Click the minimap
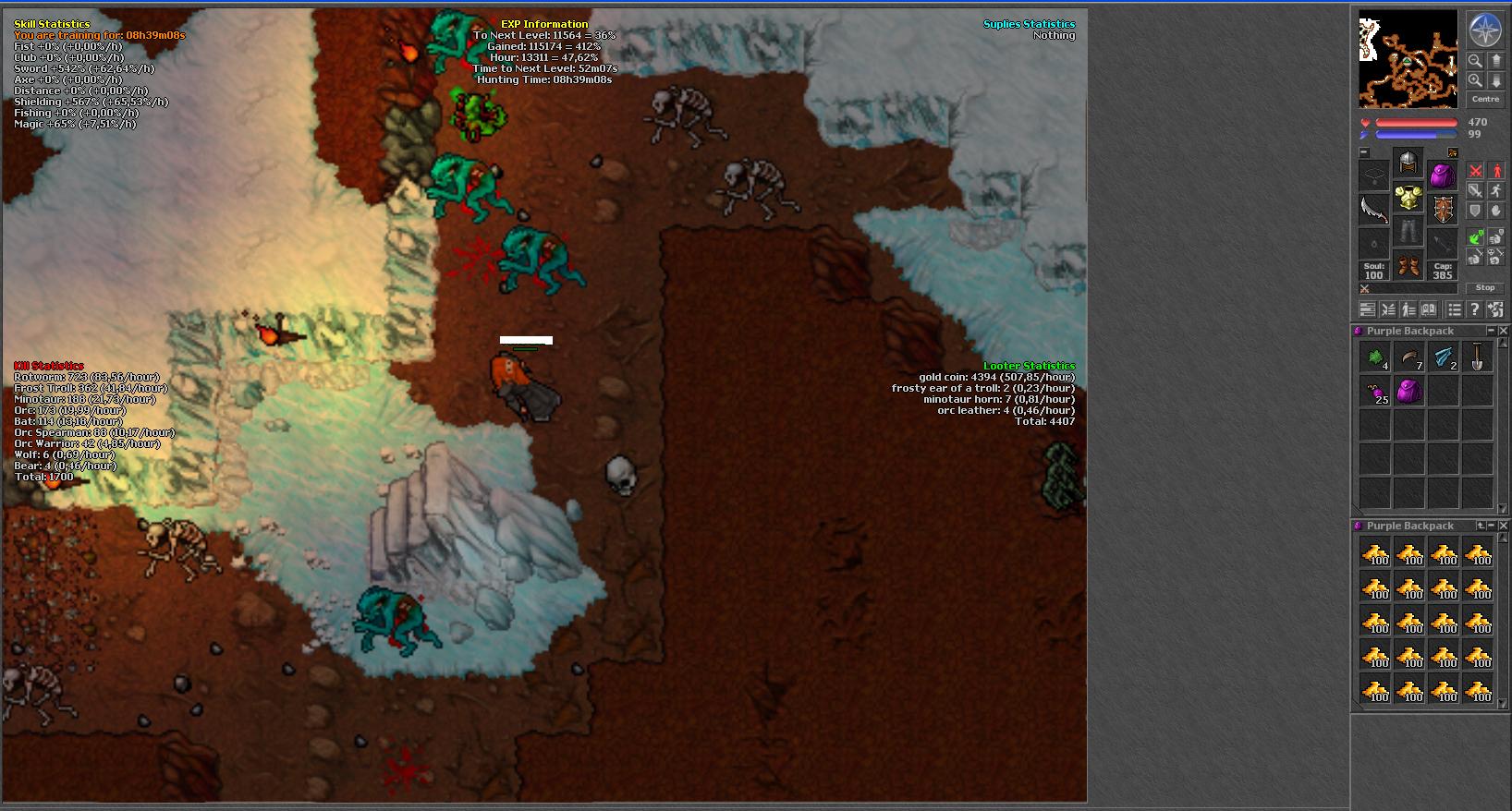1512x811 pixels. (1408, 59)
